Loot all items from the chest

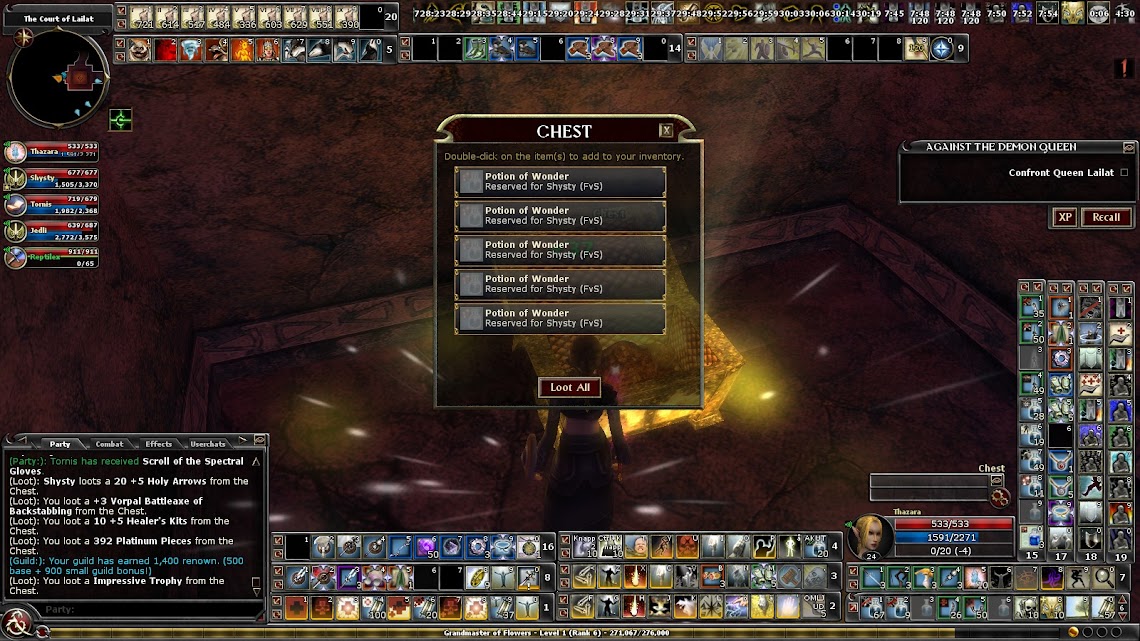(570, 388)
